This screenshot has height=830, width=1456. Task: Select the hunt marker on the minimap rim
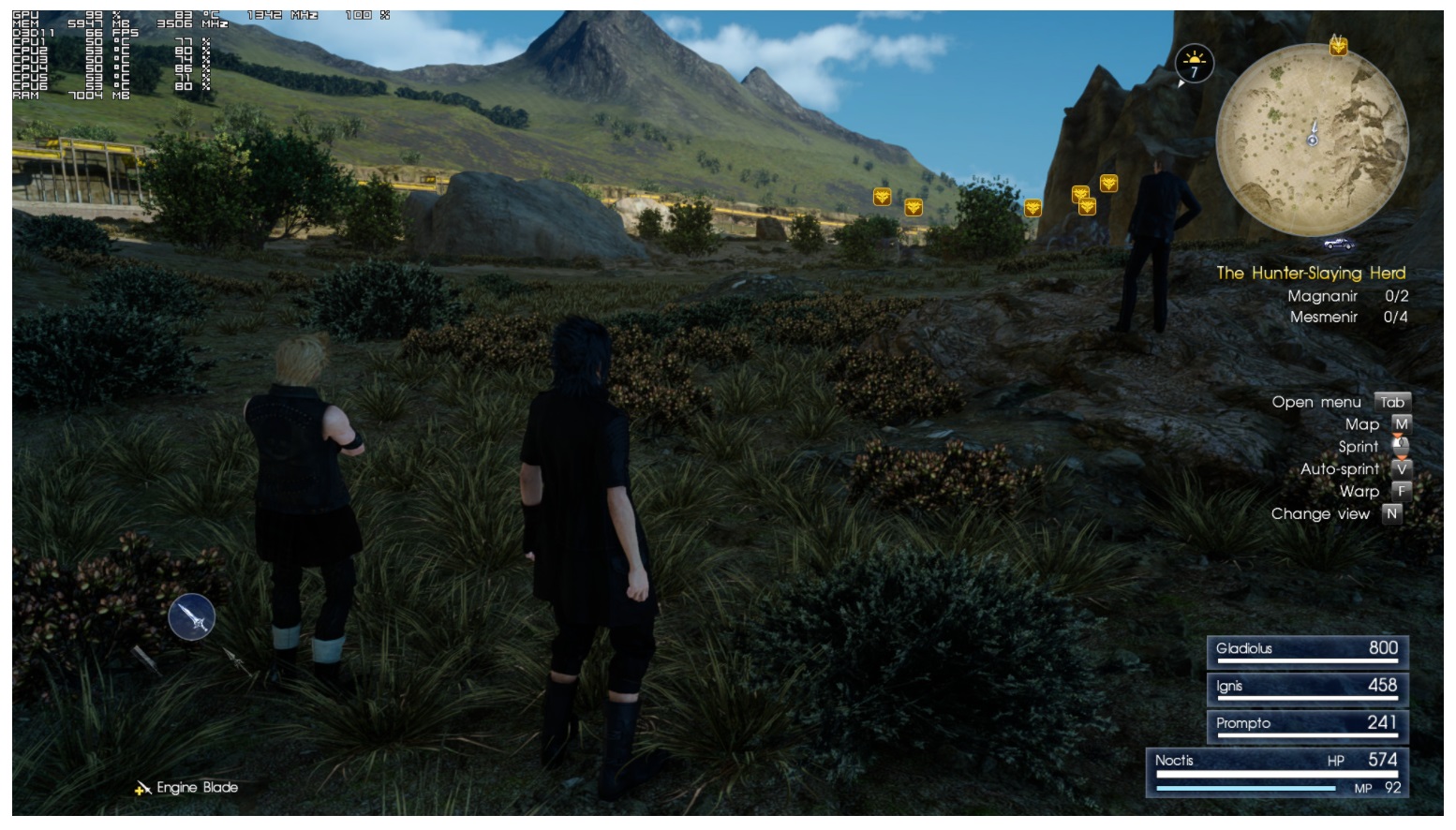coord(1338,45)
